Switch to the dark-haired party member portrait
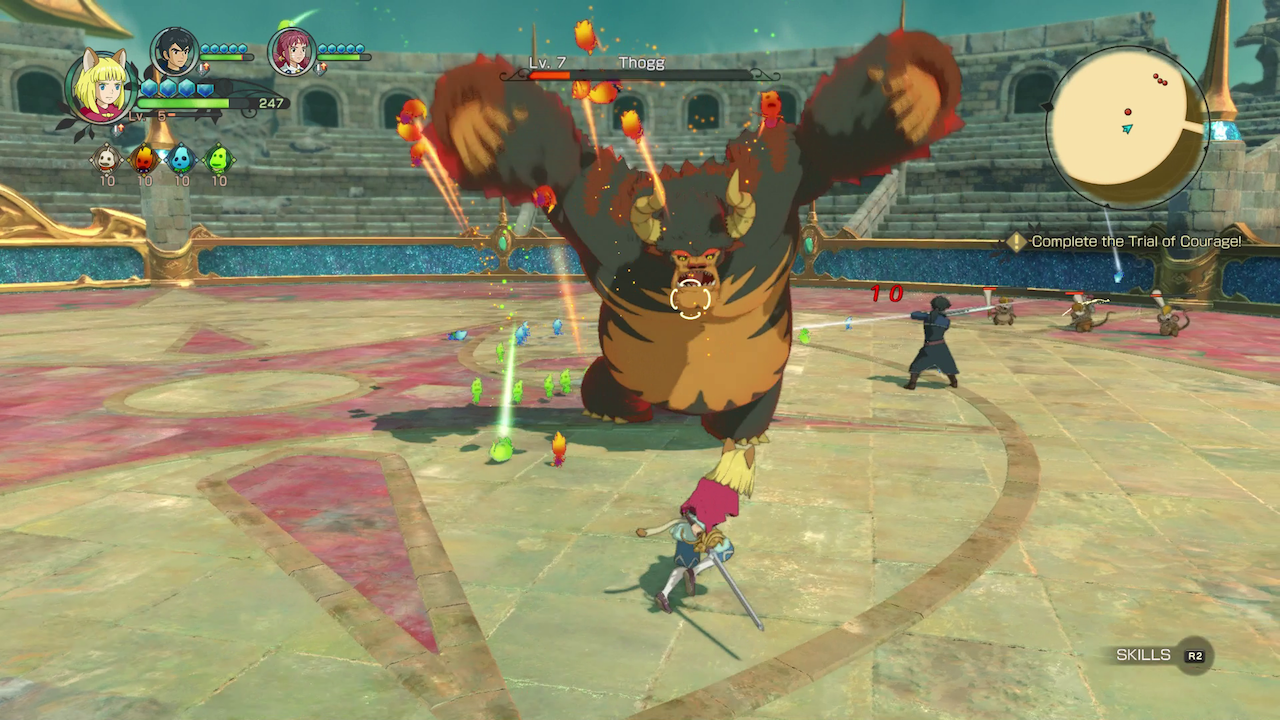This screenshot has width=1280, height=720. [174, 51]
